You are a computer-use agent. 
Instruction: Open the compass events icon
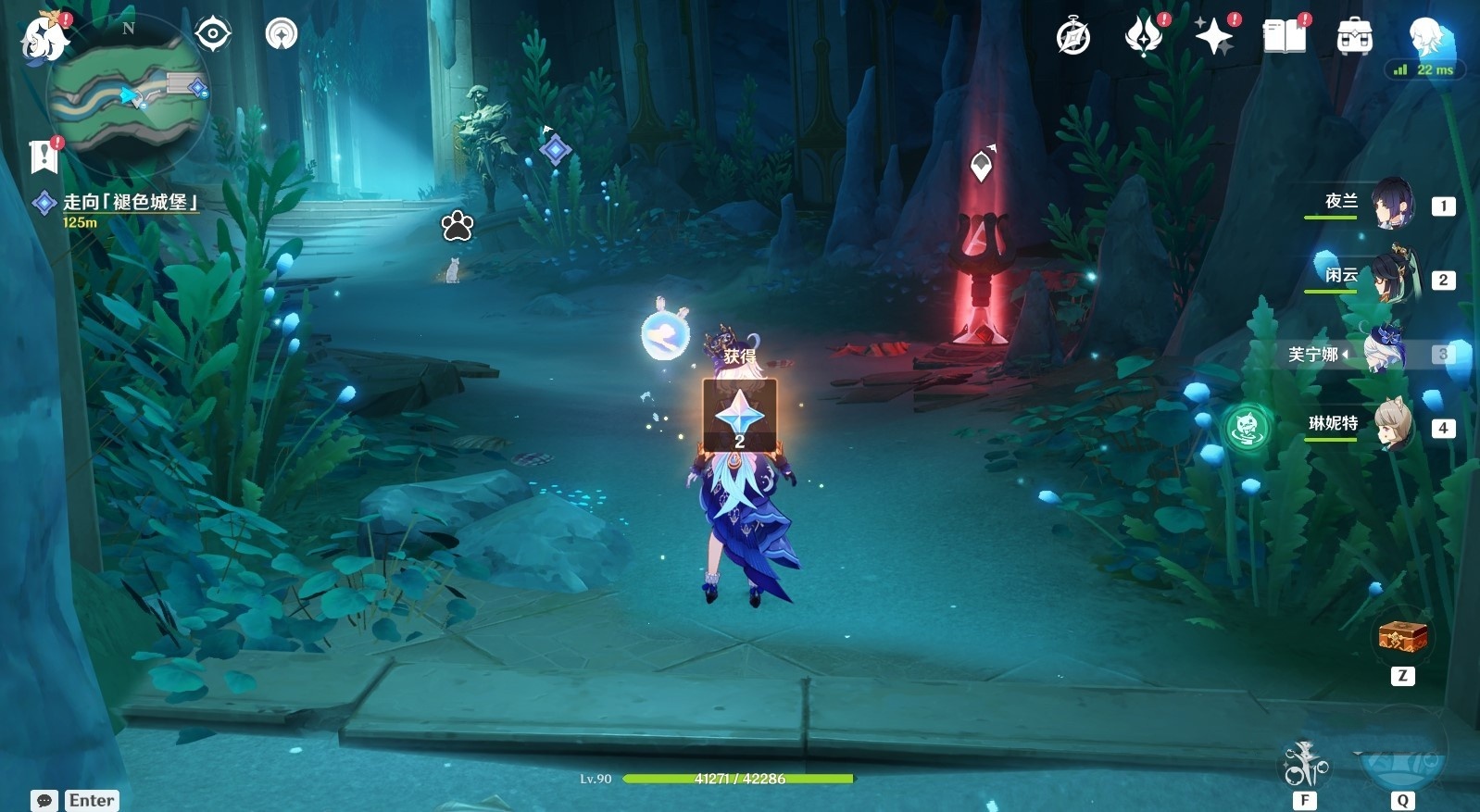pyautogui.click(x=1073, y=37)
